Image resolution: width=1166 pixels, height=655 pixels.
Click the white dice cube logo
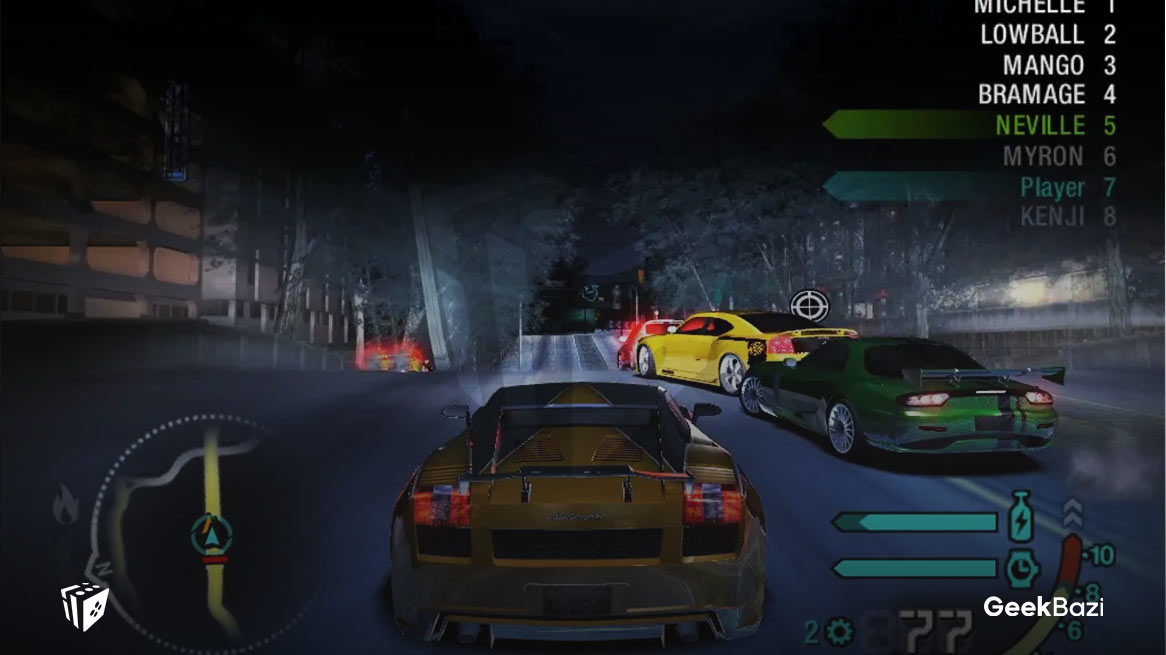click(84, 606)
